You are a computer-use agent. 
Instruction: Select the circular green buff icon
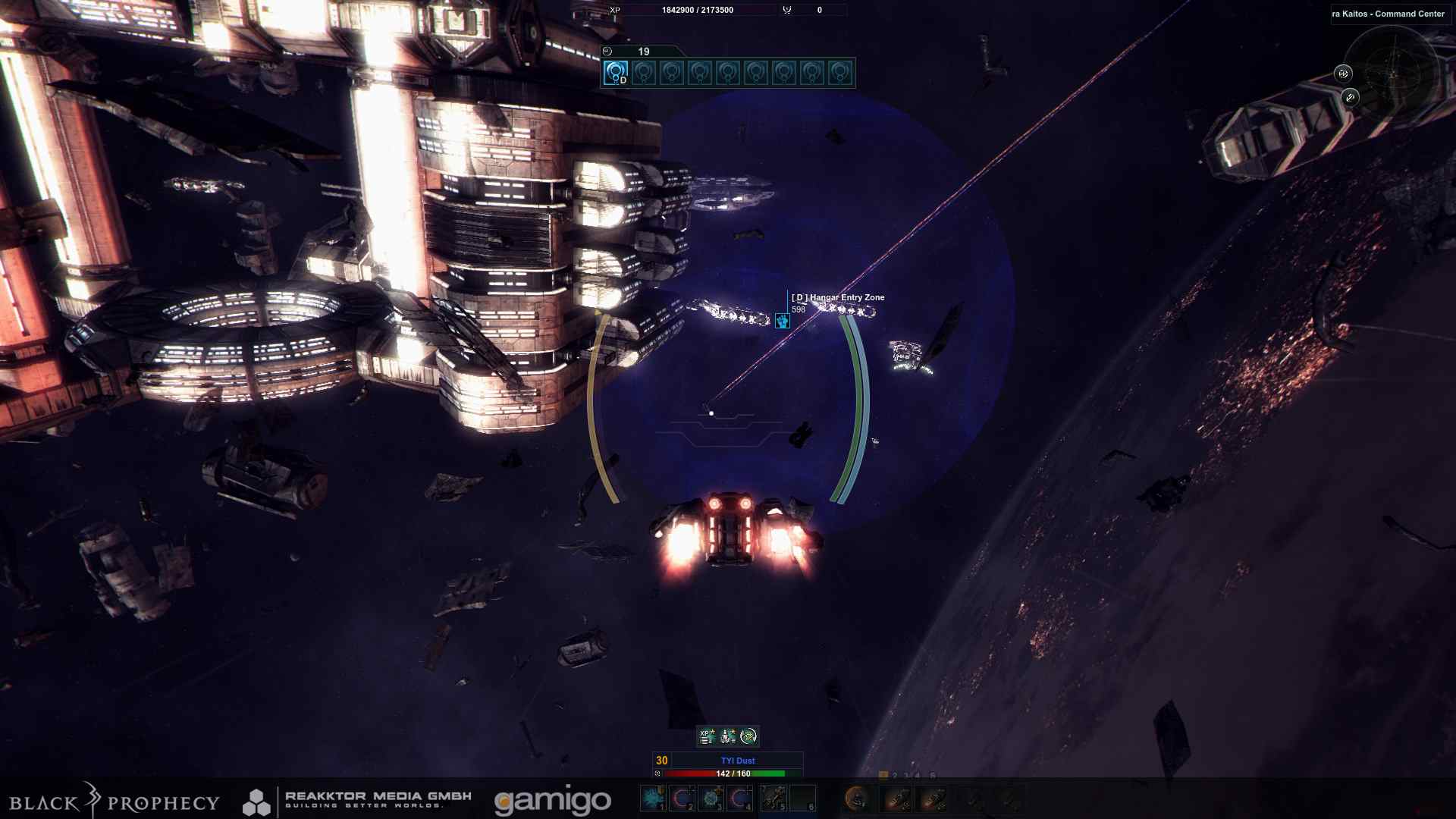click(748, 736)
